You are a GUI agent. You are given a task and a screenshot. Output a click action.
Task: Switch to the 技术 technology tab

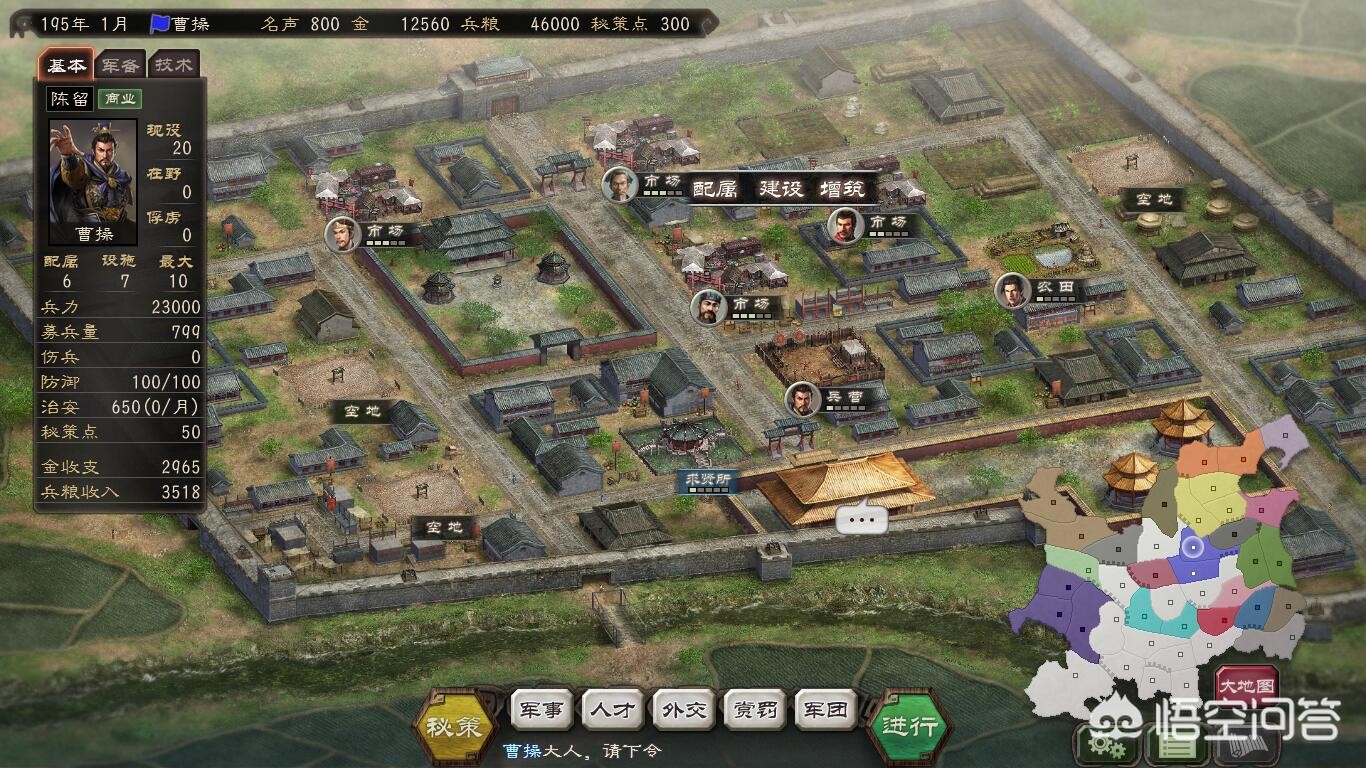tap(174, 65)
